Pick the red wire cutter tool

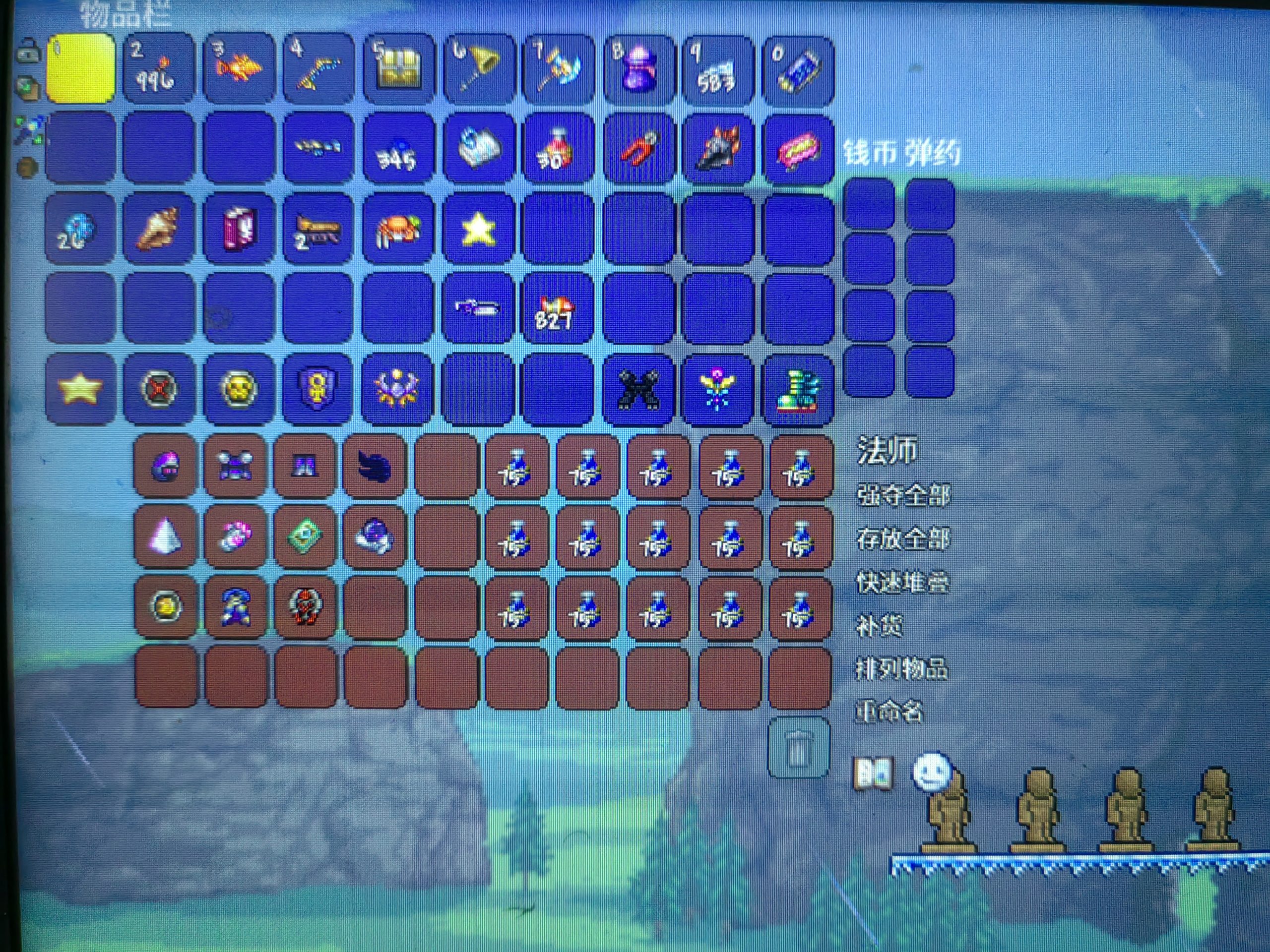[x=638, y=149]
